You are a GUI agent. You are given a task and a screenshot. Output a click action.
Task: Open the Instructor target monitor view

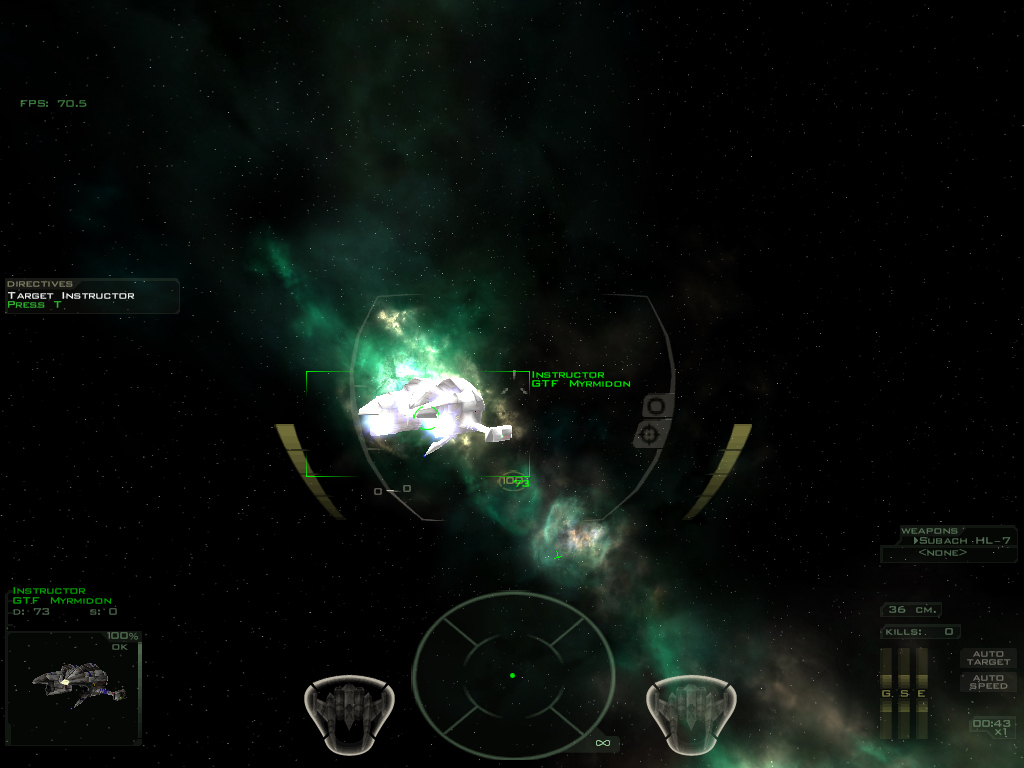point(73,687)
